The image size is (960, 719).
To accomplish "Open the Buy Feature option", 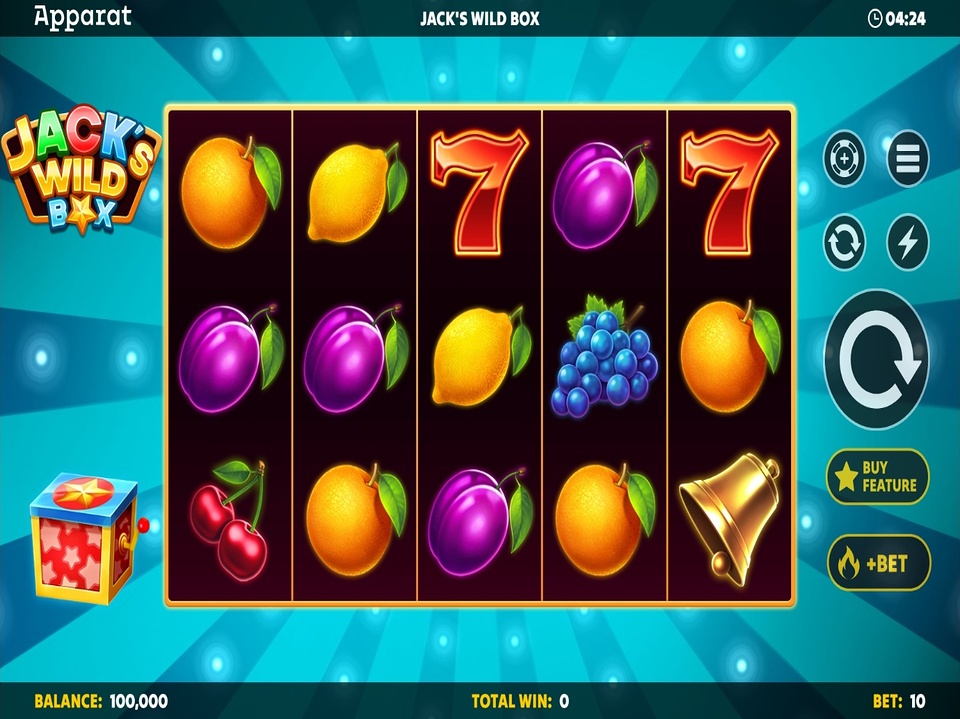I will tap(877, 477).
